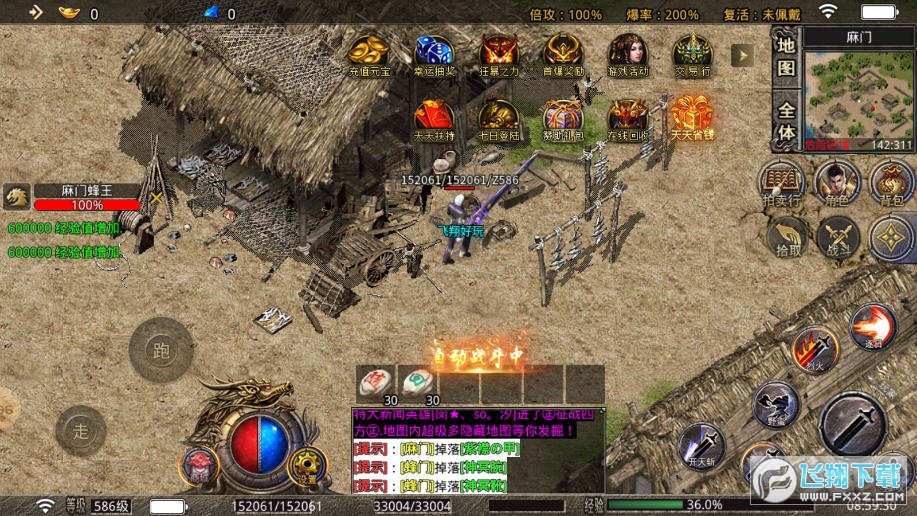This screenshot has width=917, height=516.
Task: Open the 七日登陆 seven-day login reward
Action: point(498,119)
